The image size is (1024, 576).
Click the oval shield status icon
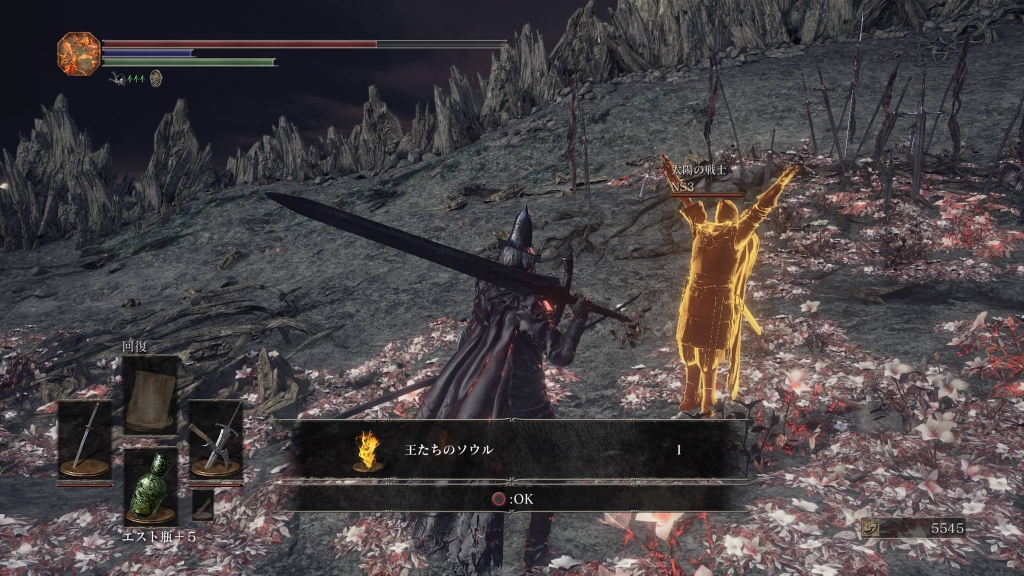tap(156, 77)
